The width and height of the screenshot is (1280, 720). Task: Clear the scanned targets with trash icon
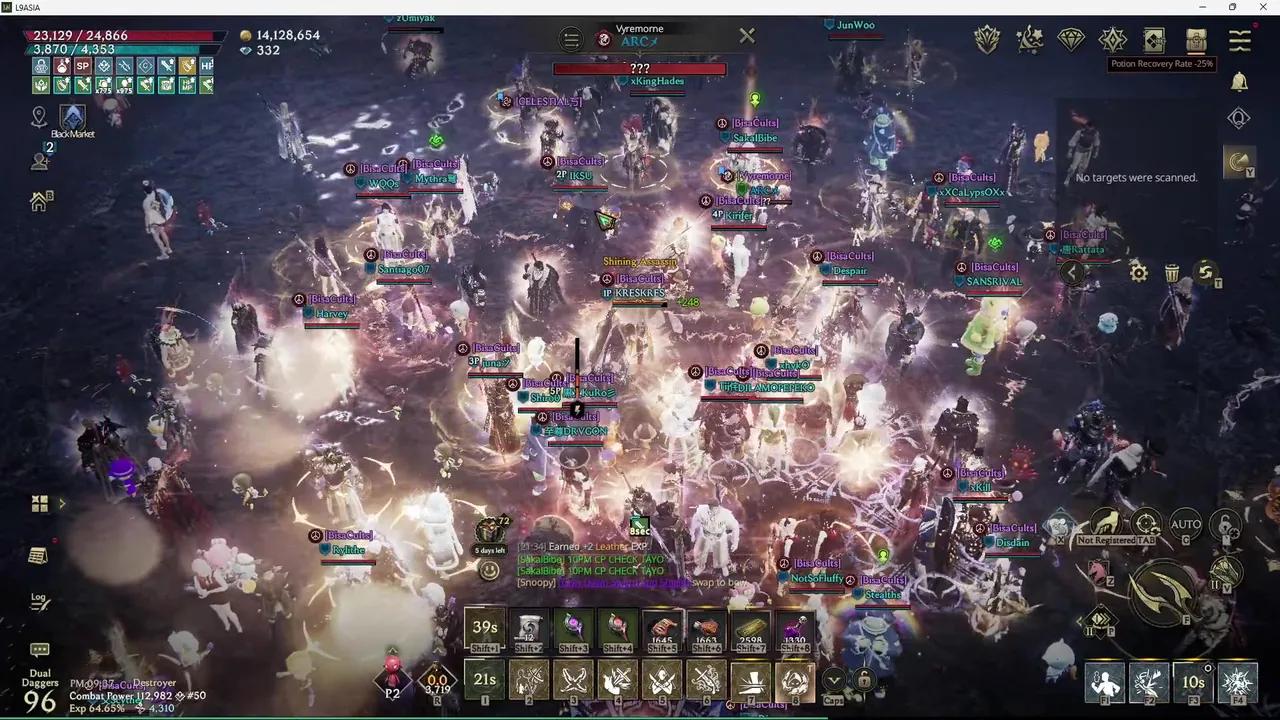(x=1172, y=272)
